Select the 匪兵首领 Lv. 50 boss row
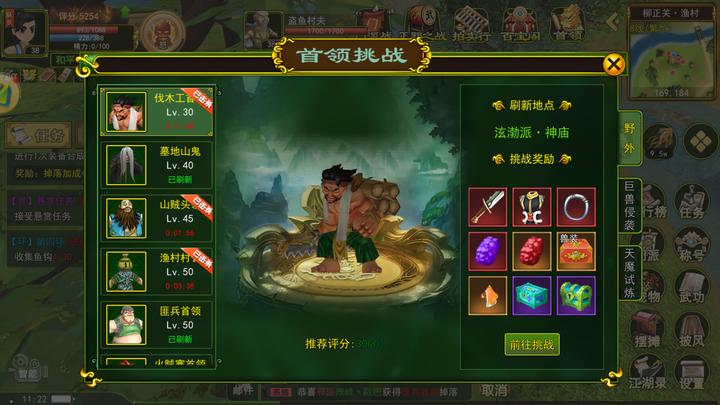This screenshot has width=720, height=405. tap(157, 323)
